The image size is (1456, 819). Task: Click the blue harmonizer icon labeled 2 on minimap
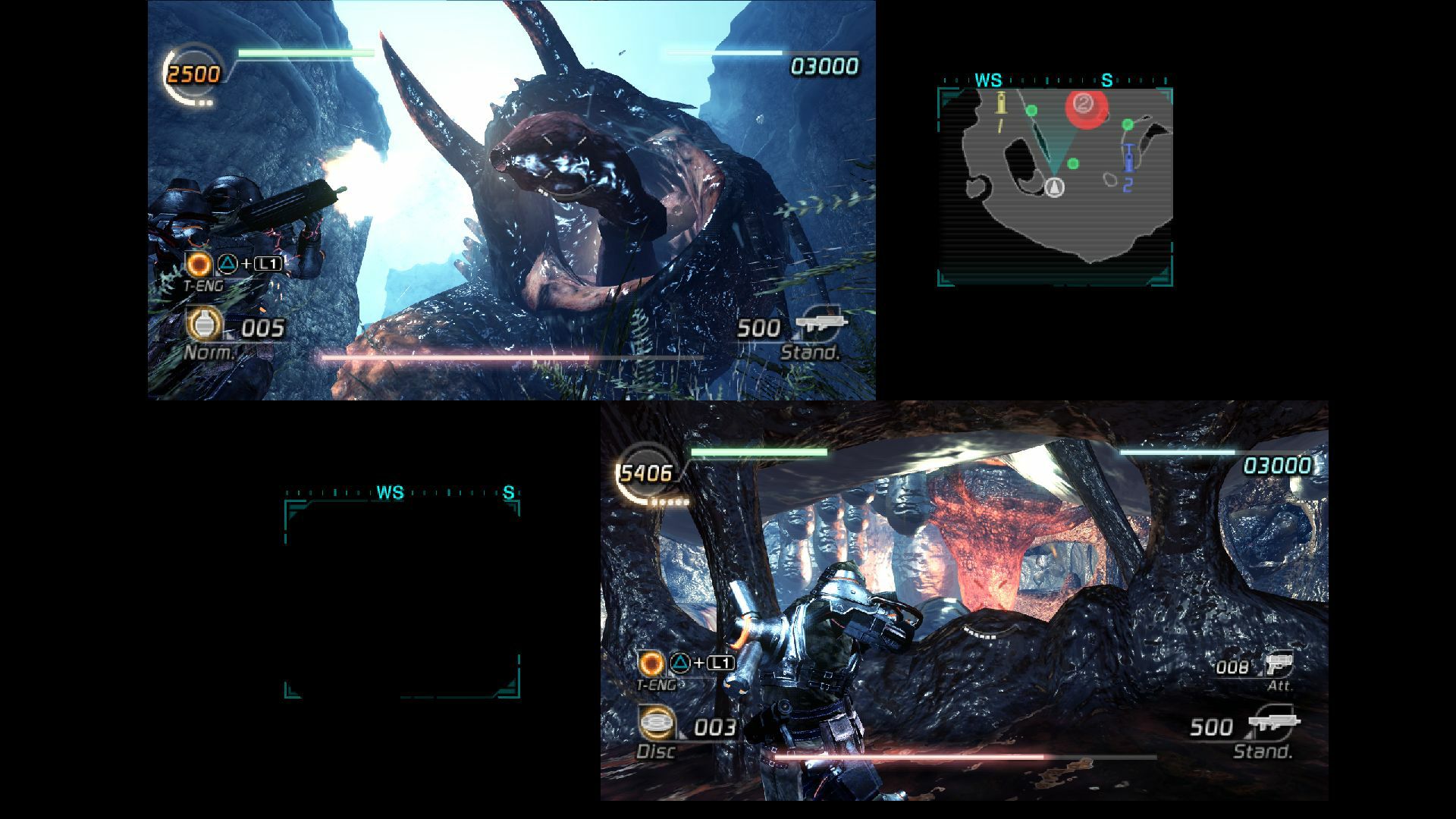(x=1128, y=159)
